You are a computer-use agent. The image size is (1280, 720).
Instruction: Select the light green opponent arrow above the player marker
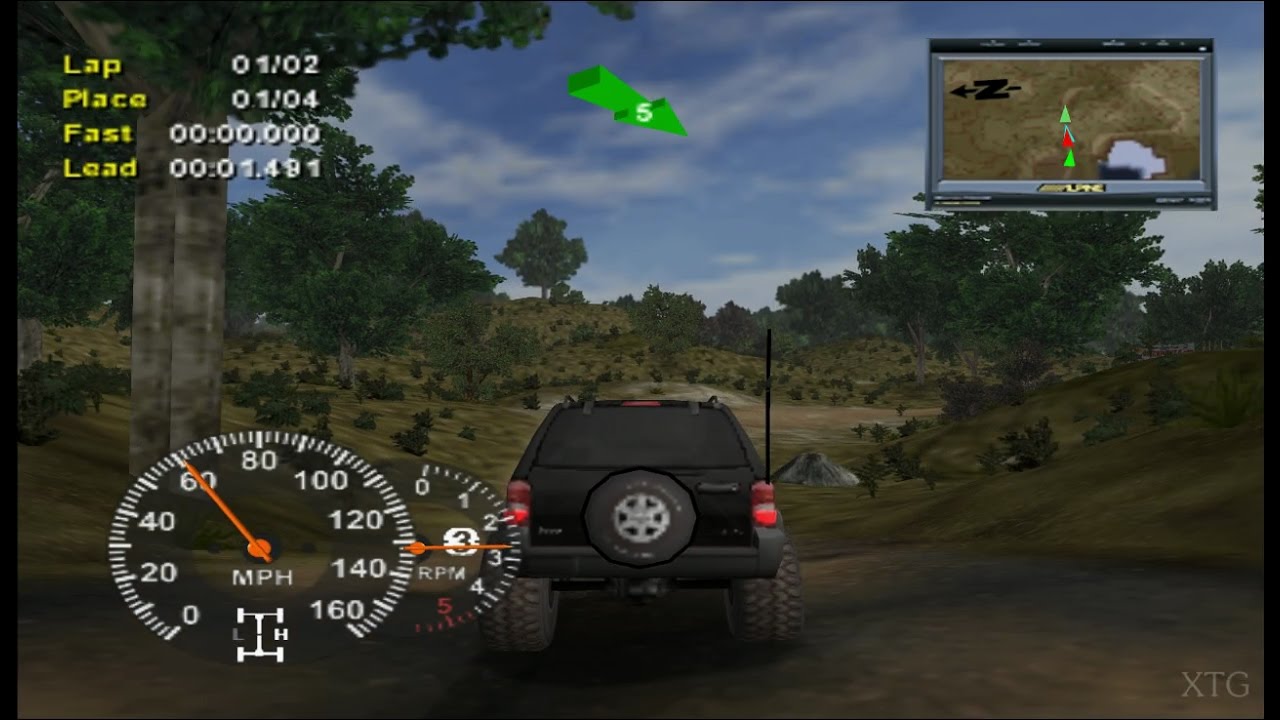(x=1066, y=113)
